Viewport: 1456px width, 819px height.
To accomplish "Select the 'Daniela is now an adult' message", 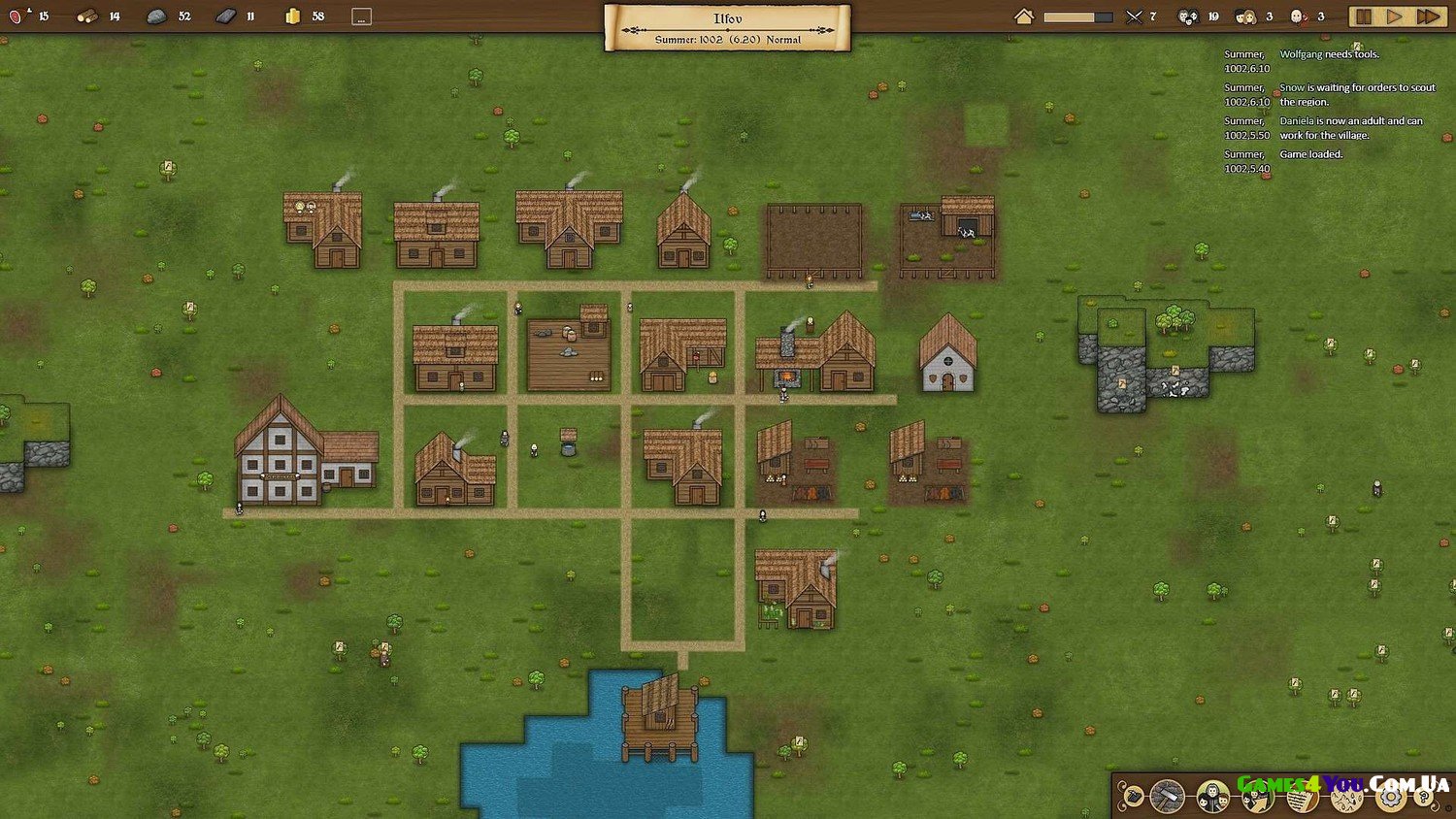I will pos(1350,127).
